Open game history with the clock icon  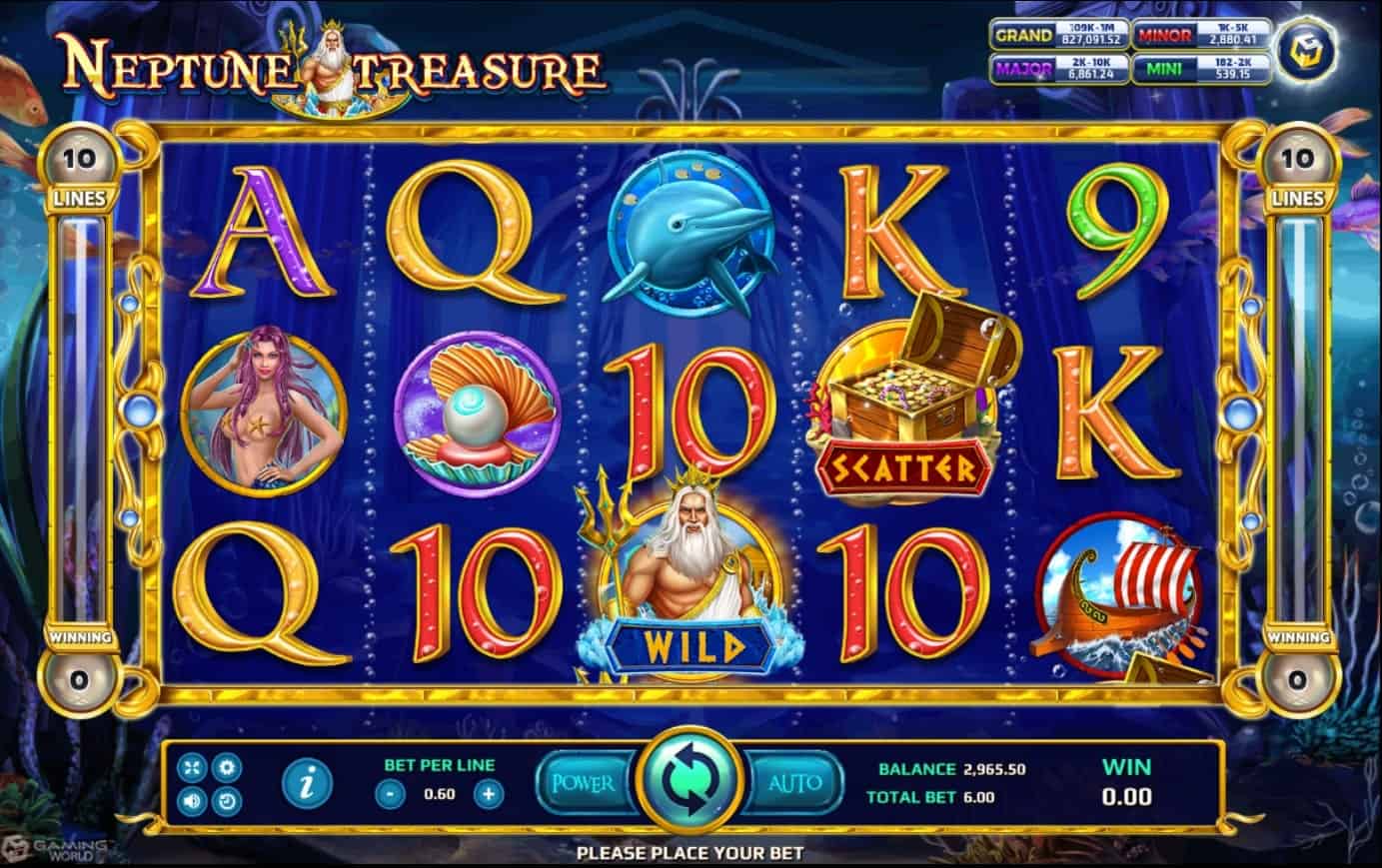click(x=227, y=801)
